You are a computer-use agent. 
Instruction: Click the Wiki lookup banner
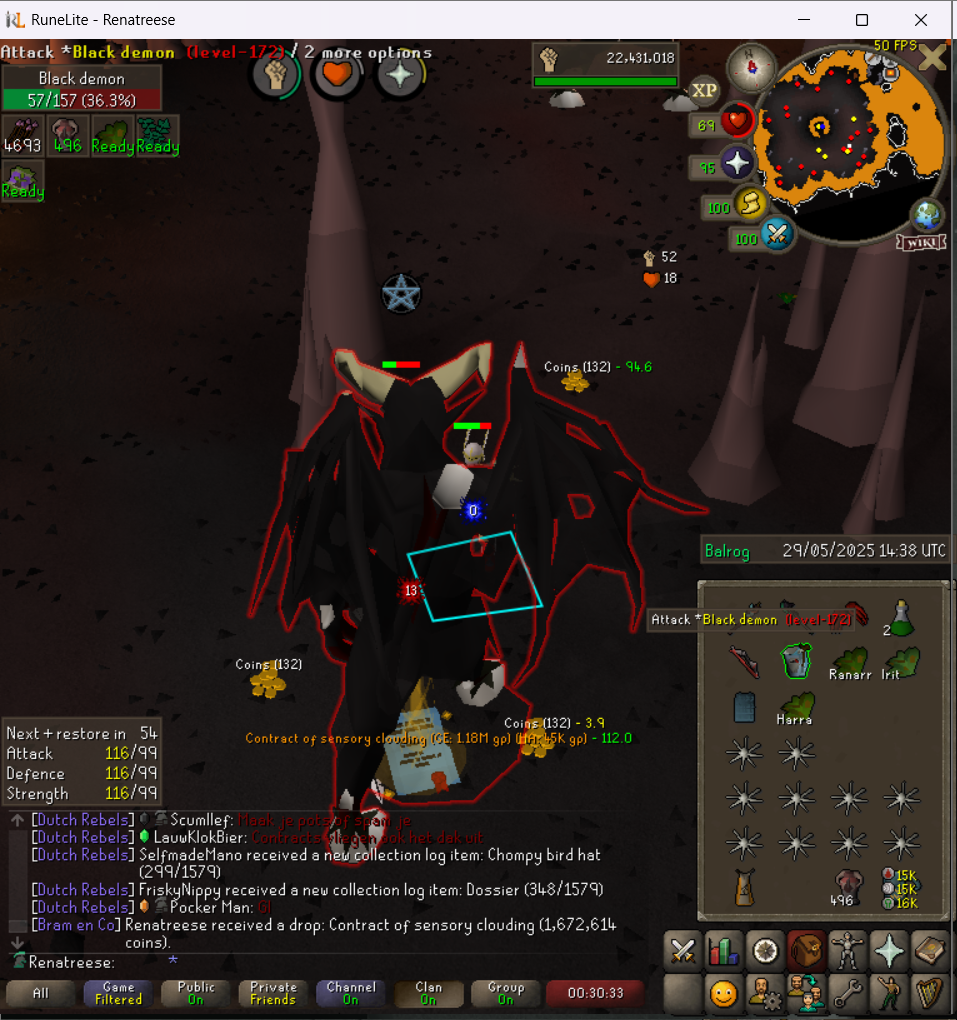pos(920,243)
